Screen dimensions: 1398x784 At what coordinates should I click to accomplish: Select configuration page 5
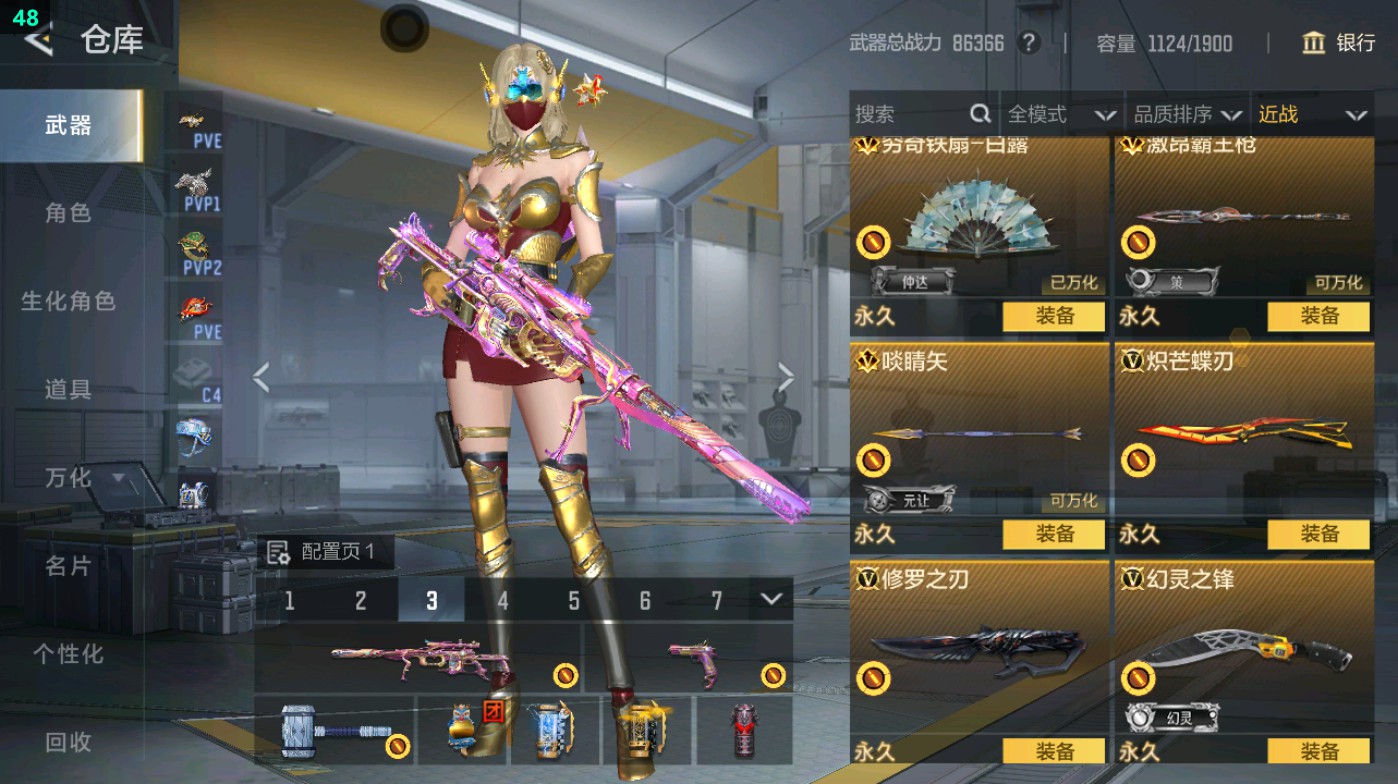tap(575, 598)
